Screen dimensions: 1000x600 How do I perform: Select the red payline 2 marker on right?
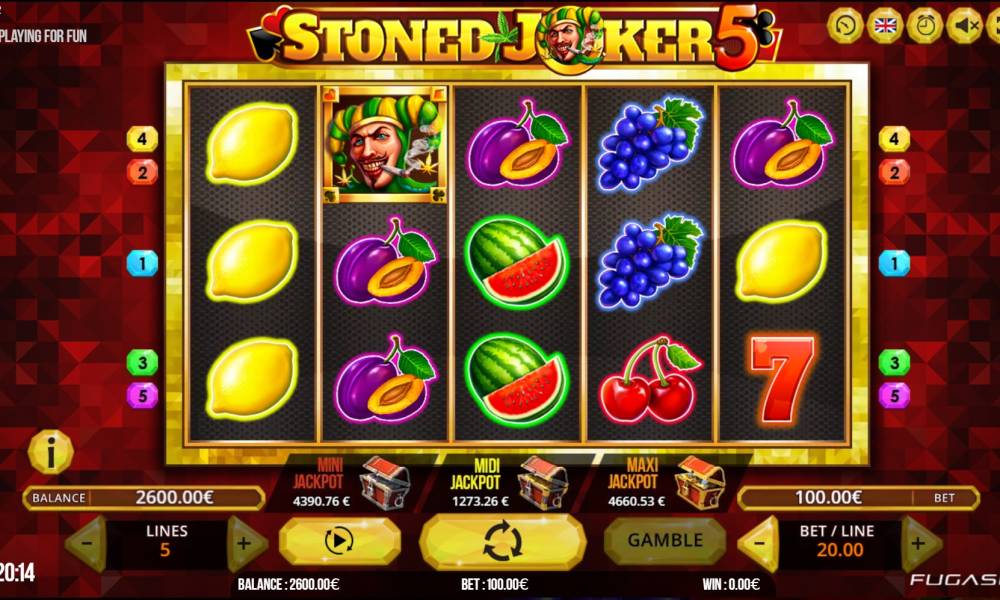click(x=894, y=171)
